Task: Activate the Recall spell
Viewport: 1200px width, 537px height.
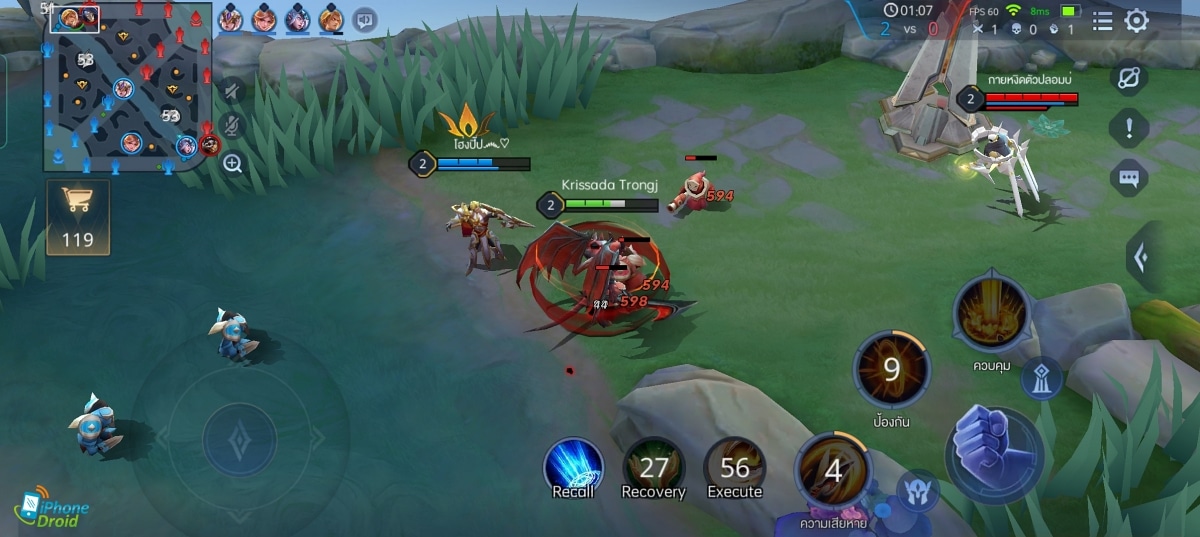Action: coord(573,468)
